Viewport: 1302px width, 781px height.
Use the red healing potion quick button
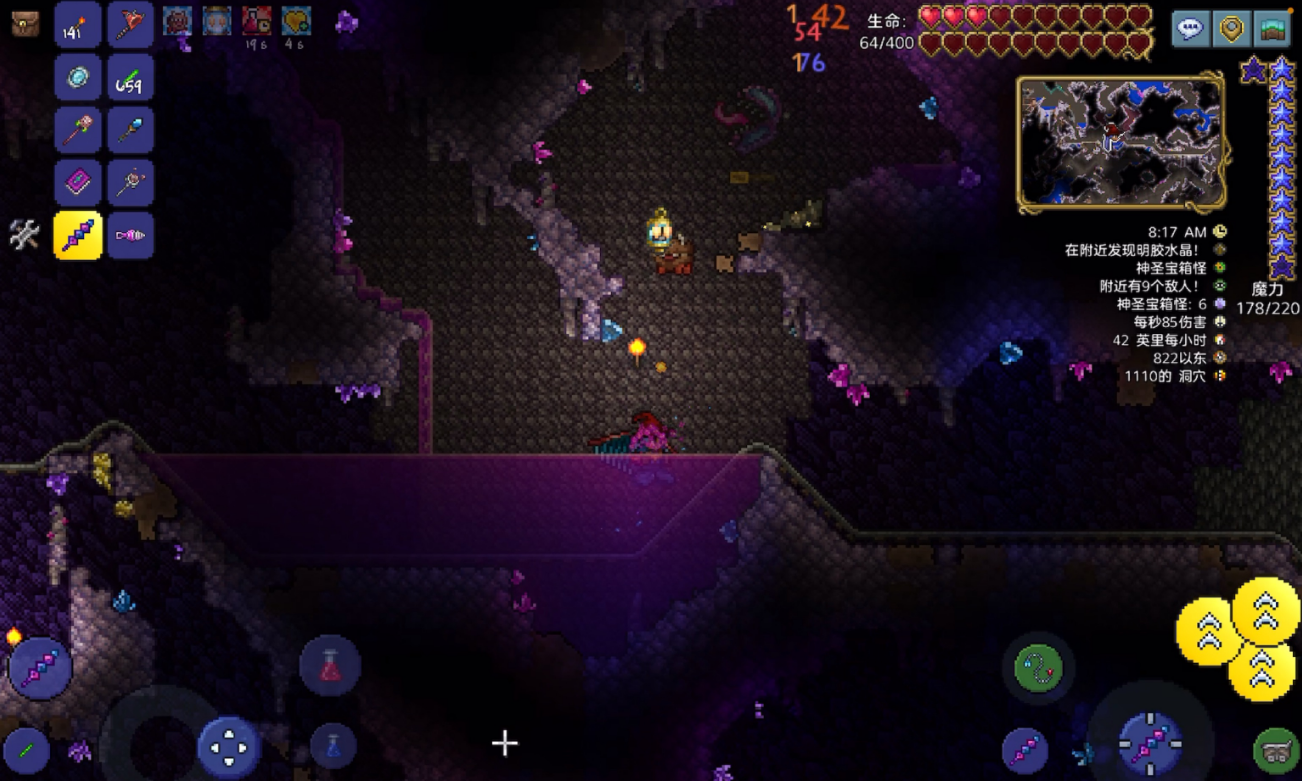coord(330,666)
